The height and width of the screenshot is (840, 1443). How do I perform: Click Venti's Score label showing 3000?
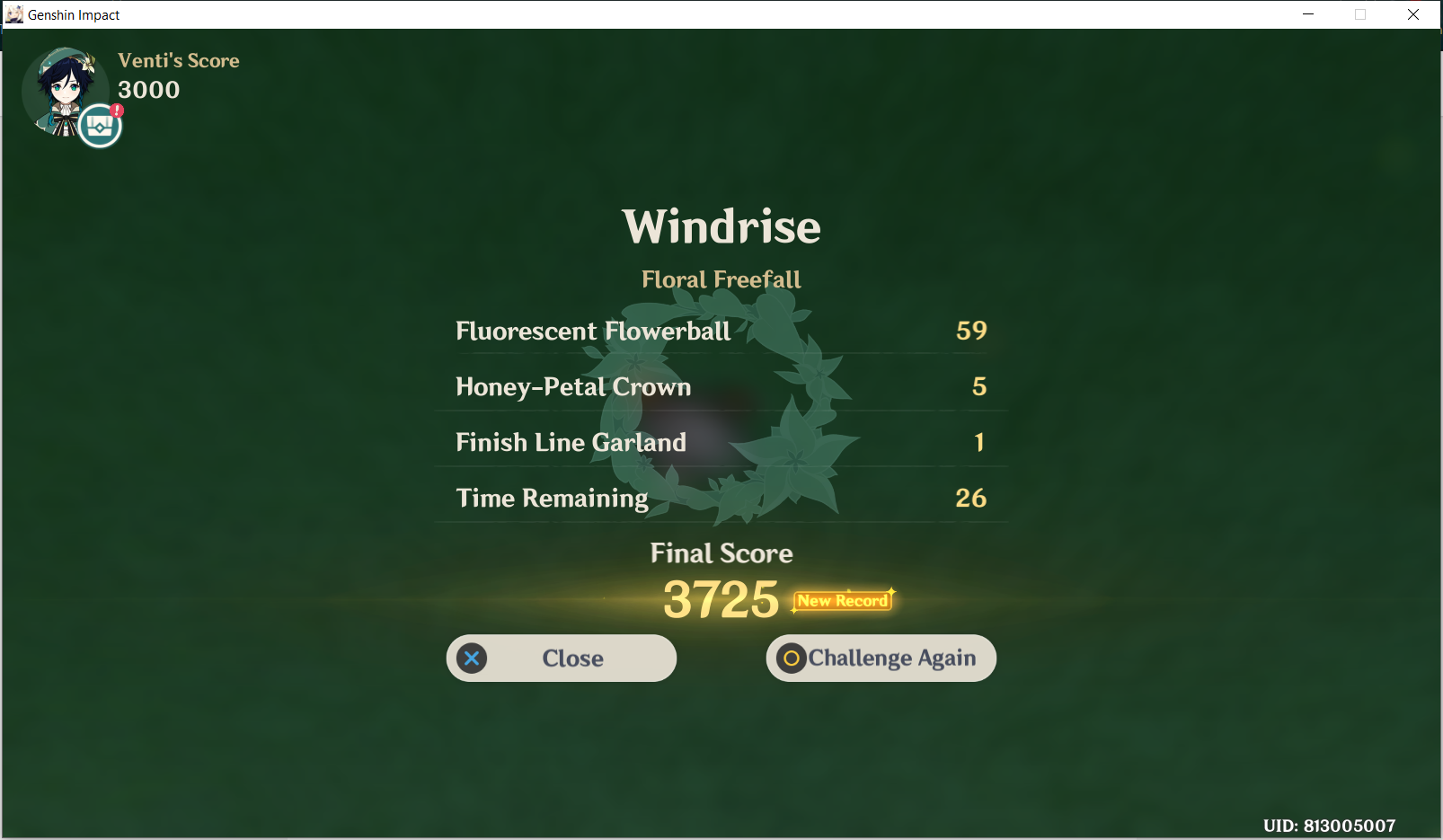pyautogui.click(x=178, y=60)
